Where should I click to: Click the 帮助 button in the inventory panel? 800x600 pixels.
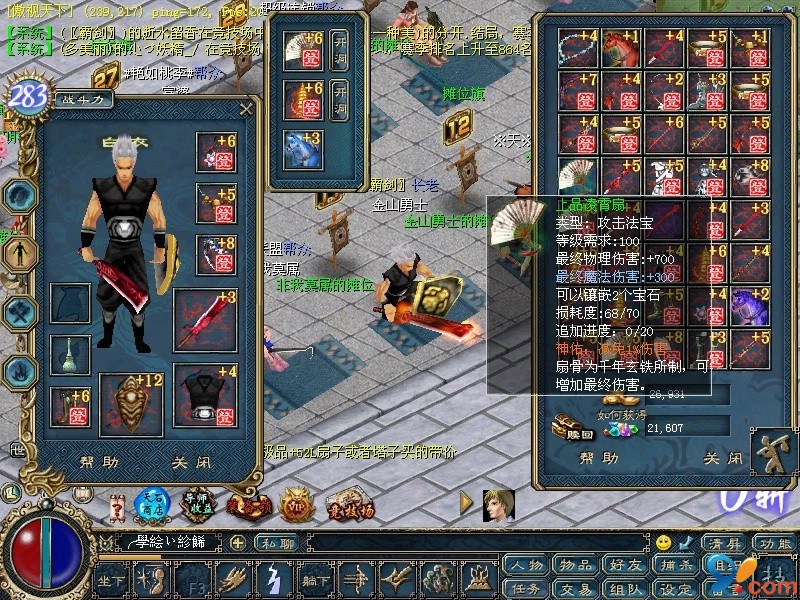tap(599, 458)
